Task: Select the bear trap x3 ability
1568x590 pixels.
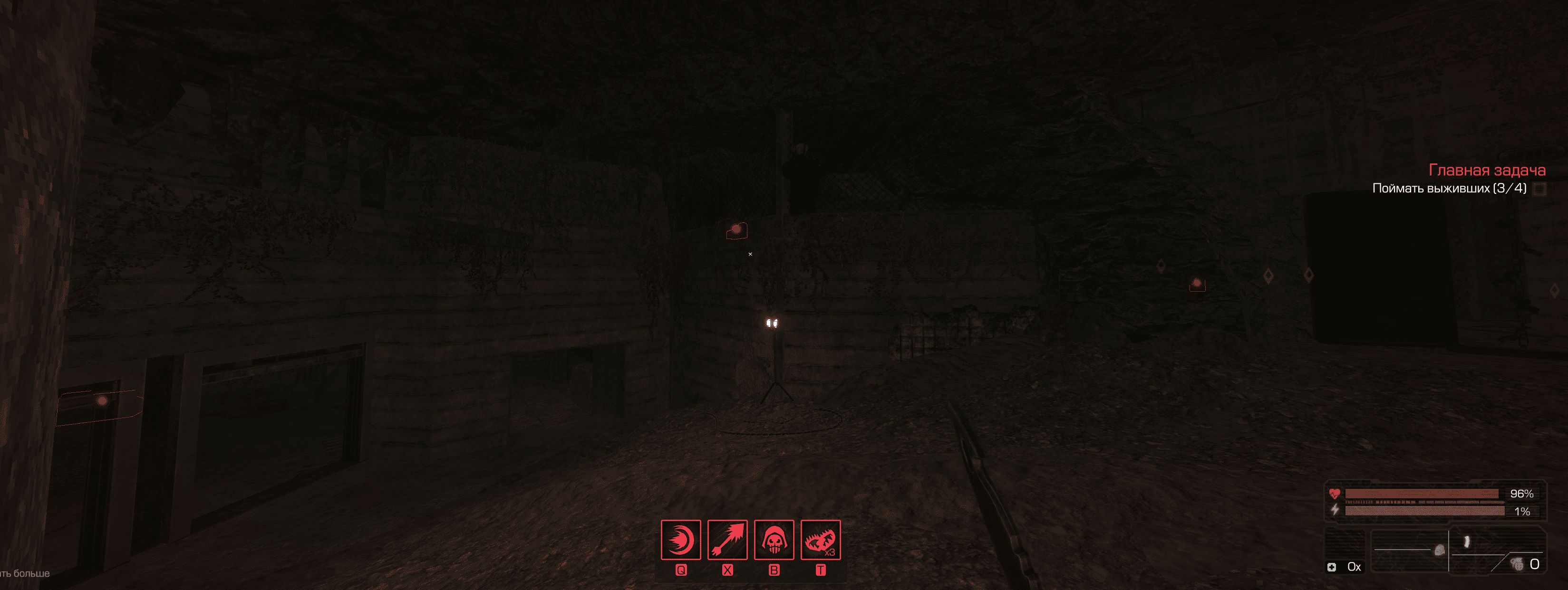Action: (821, 540)
